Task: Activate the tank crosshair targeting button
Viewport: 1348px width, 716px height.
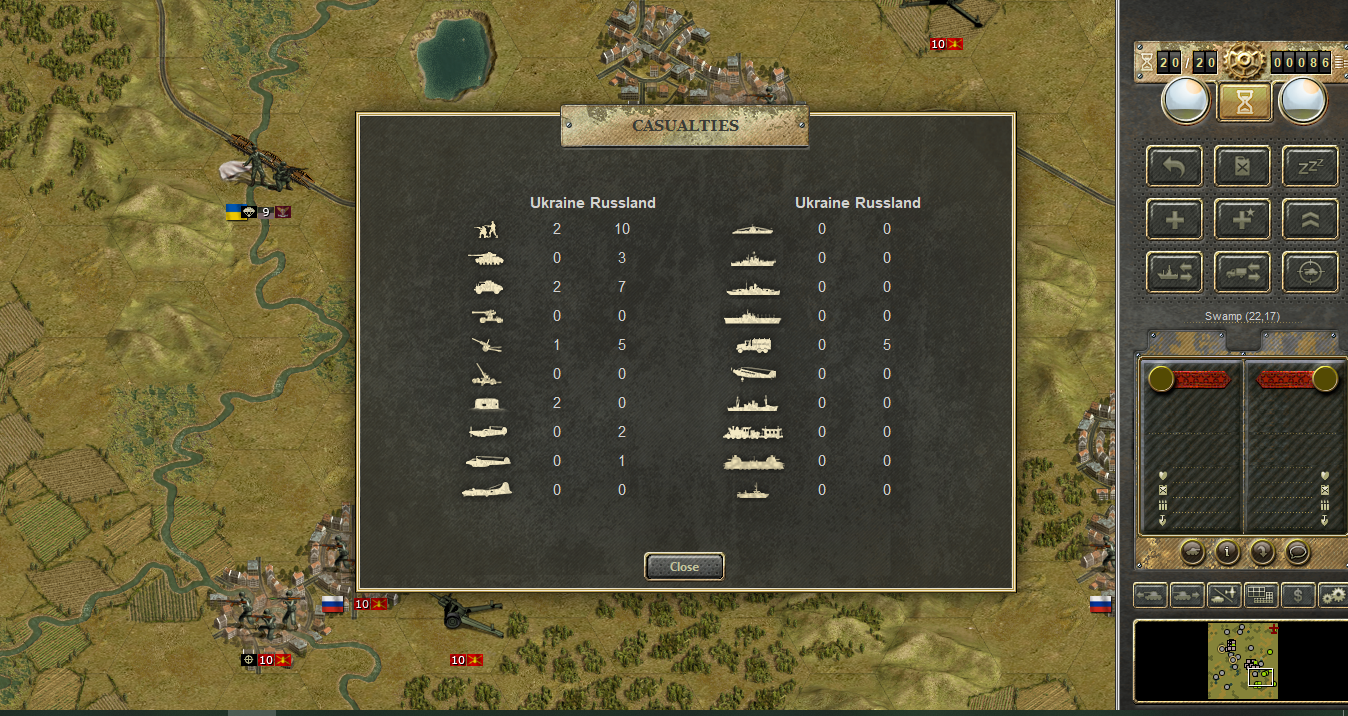Action: click(1309, 272)
